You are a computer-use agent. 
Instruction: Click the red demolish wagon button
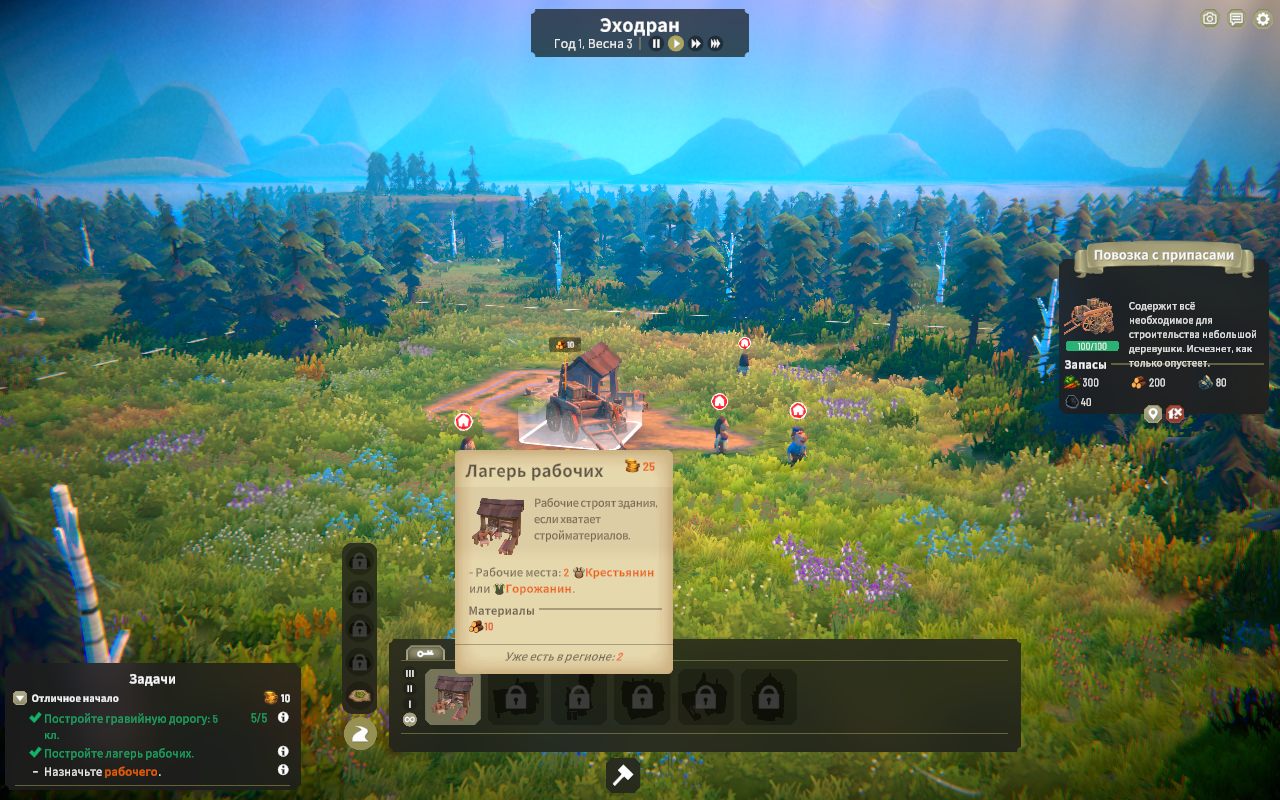[x=1175, y=414]
